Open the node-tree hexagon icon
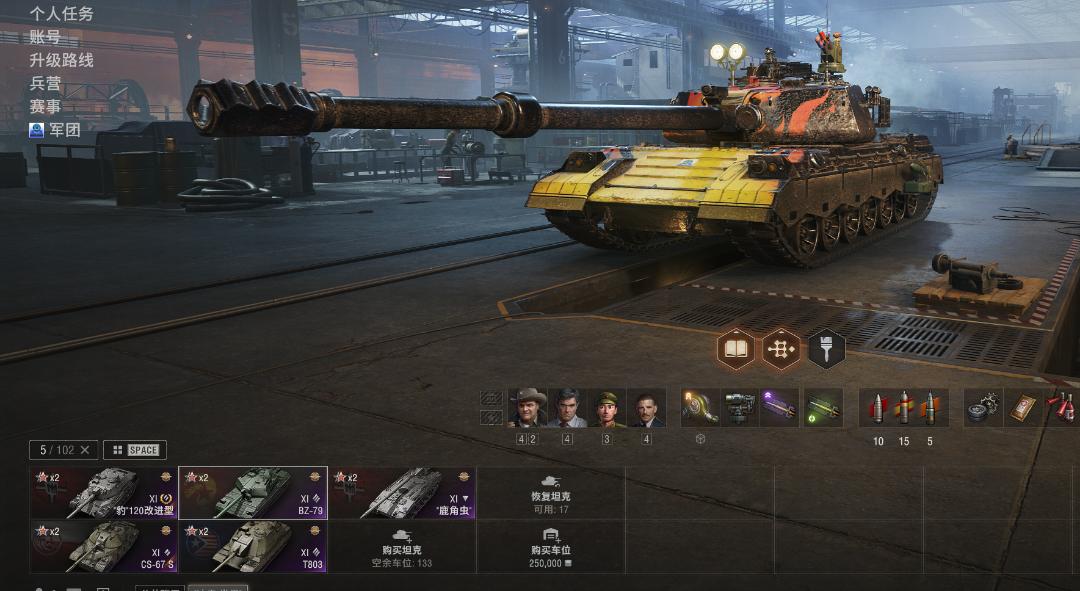The image size is (1080, 591). [781, 349]
